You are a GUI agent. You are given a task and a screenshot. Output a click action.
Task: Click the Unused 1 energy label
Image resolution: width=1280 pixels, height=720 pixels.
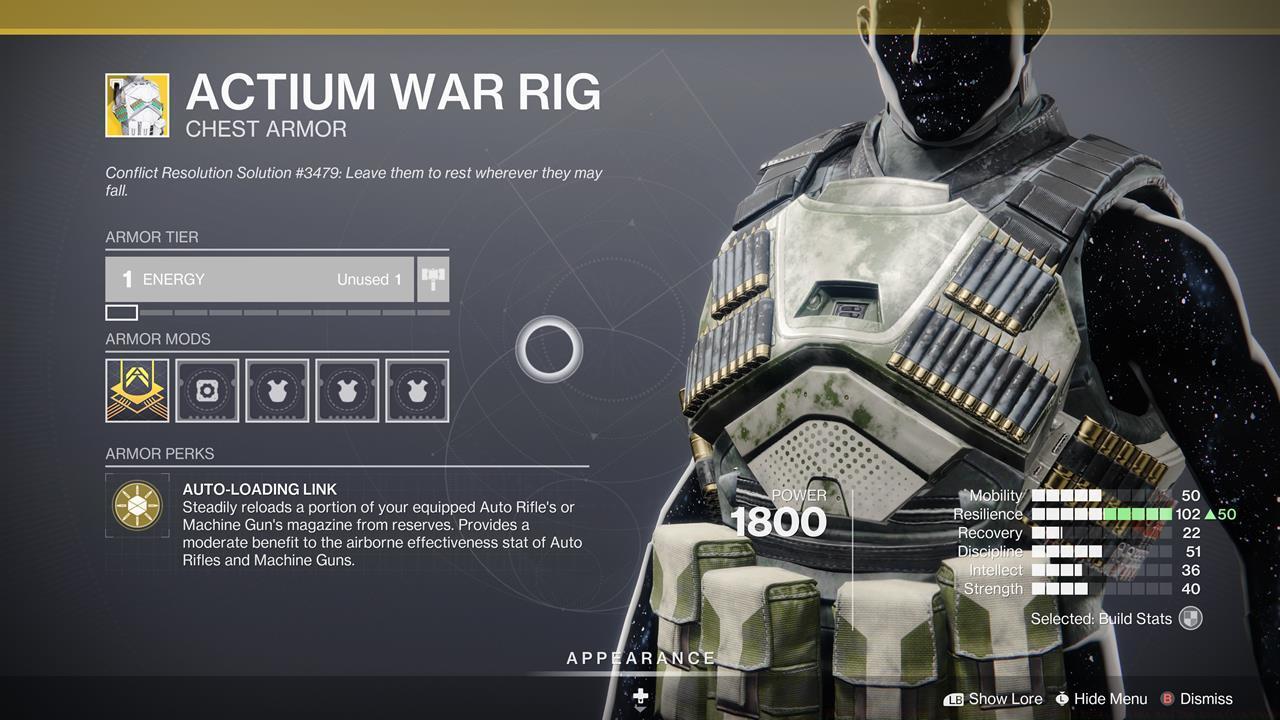(370, 279)
